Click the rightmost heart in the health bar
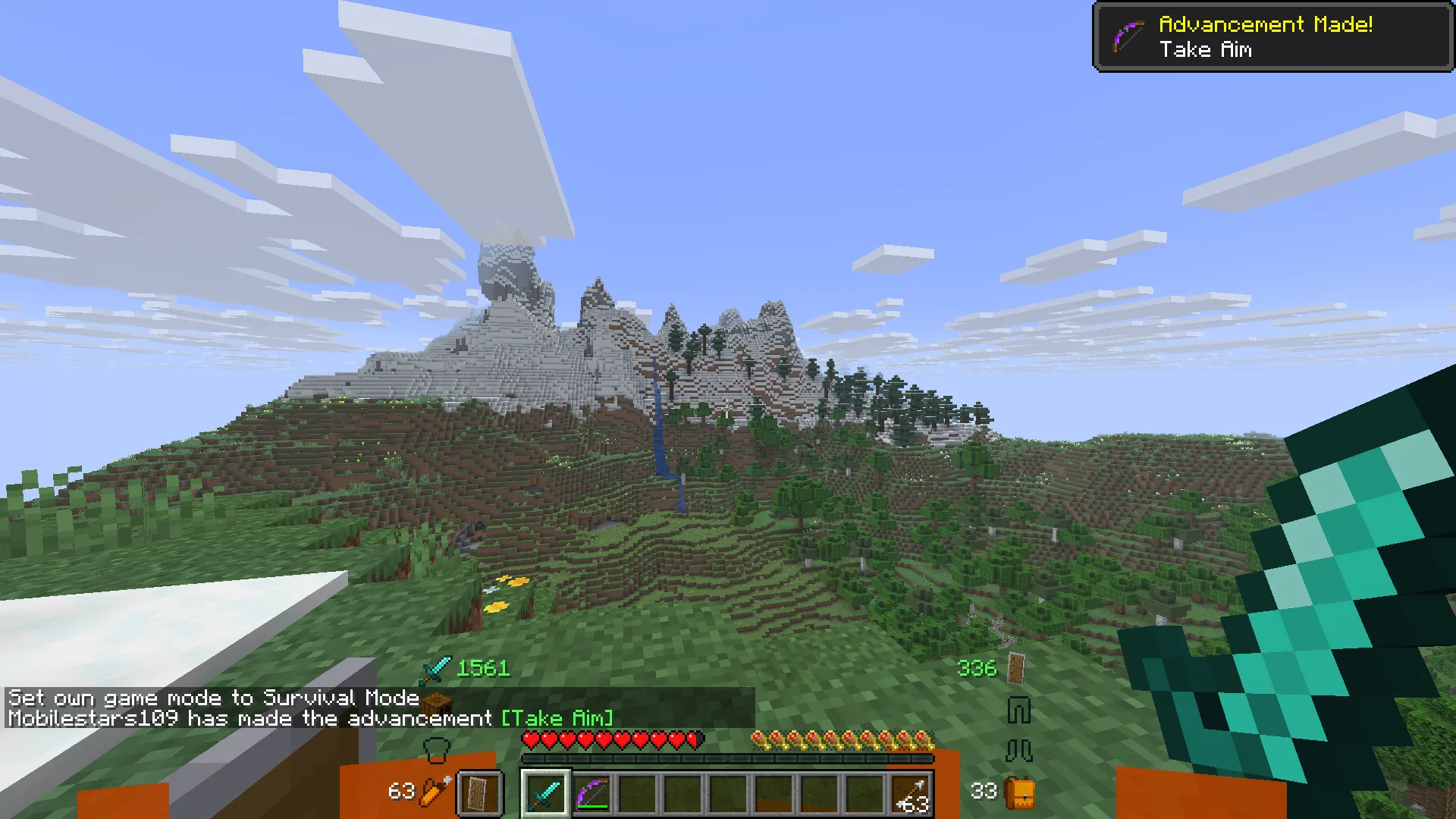1456x819 pixels. [695, 739]
